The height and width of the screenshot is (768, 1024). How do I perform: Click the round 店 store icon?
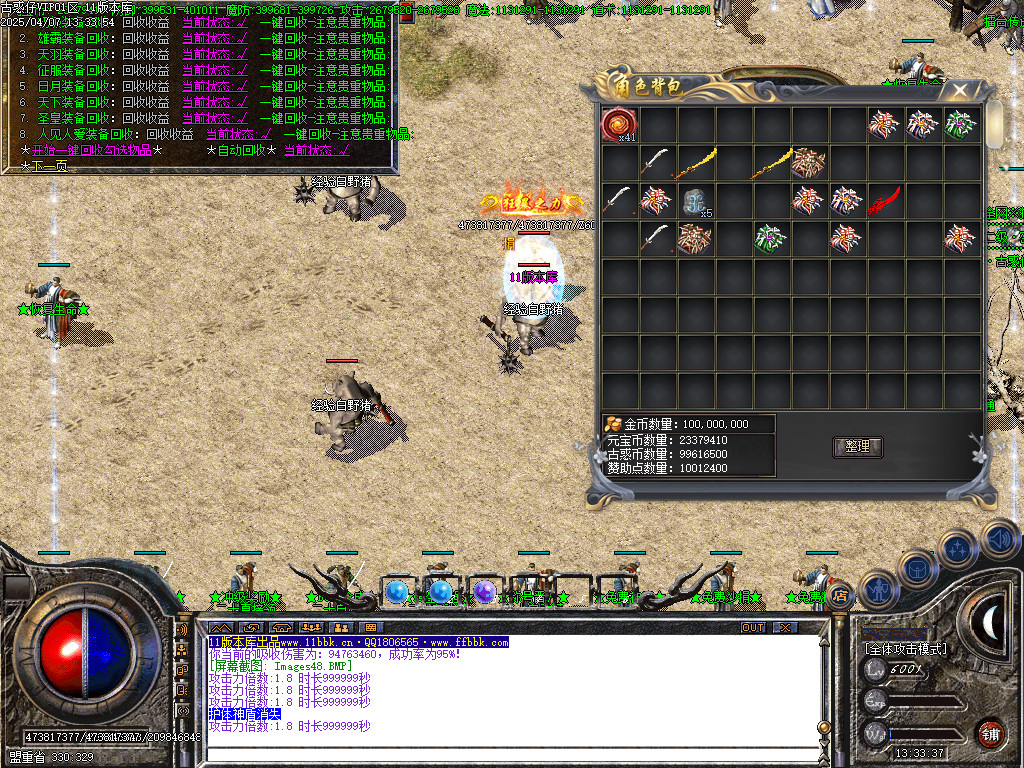840,594
